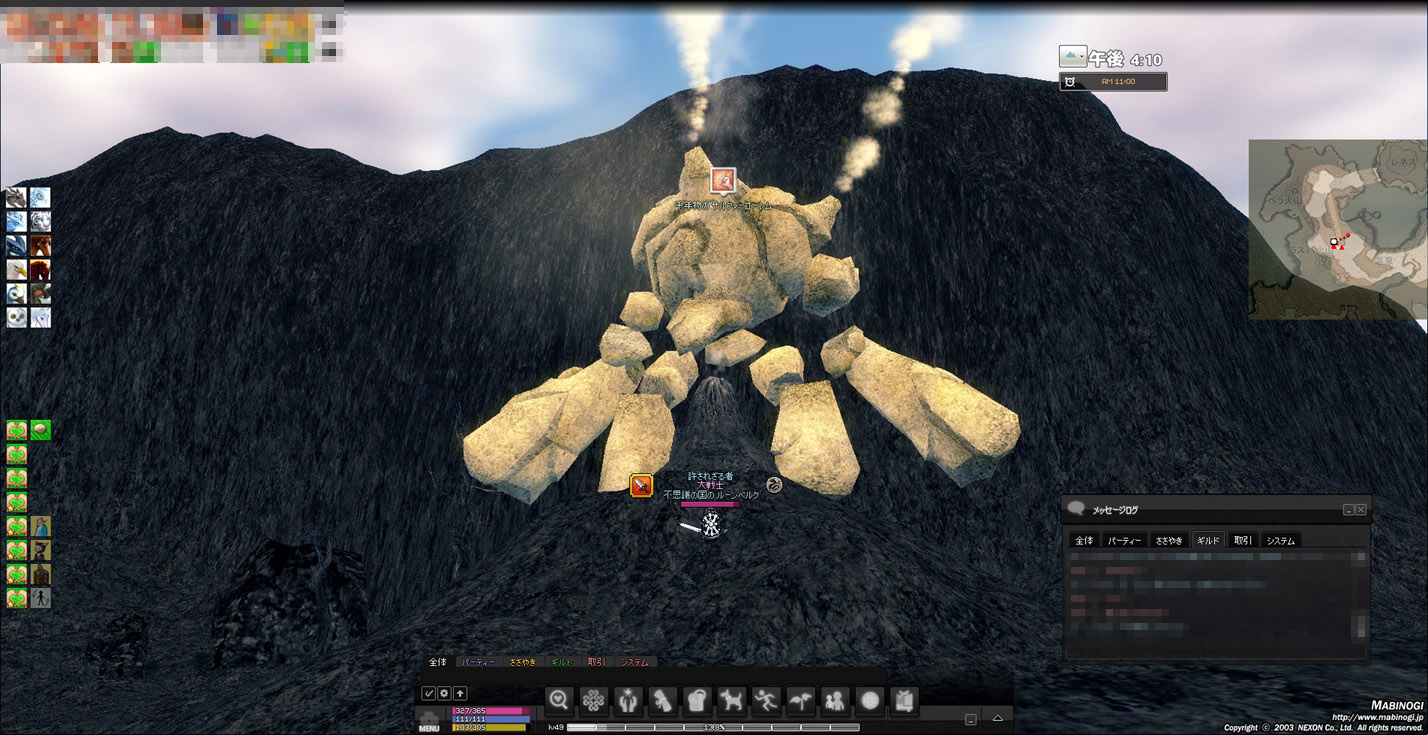The width and height of the screenshot is (1428, 735).
Task: Click the magnifying glass heart icon
Action: 559,701
